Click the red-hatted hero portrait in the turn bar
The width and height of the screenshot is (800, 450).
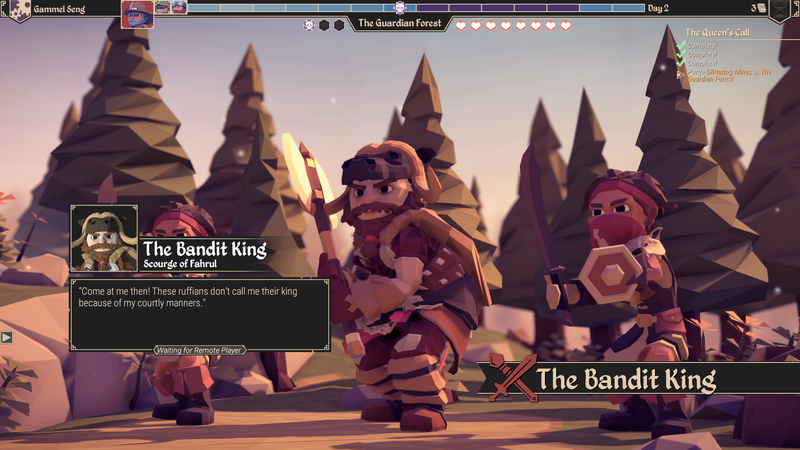[x=137, y=14]
